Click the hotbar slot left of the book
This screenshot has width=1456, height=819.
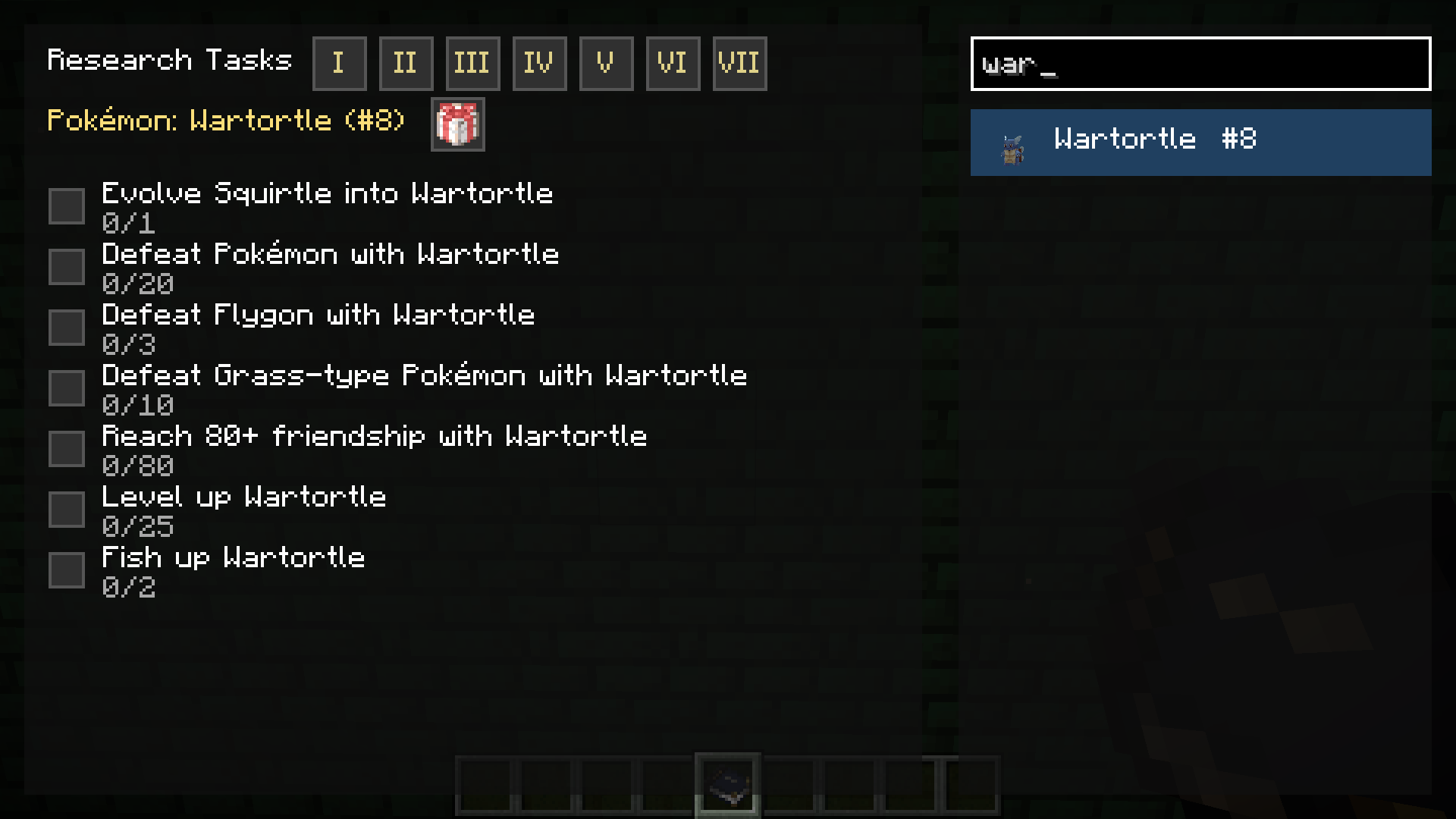667,783
